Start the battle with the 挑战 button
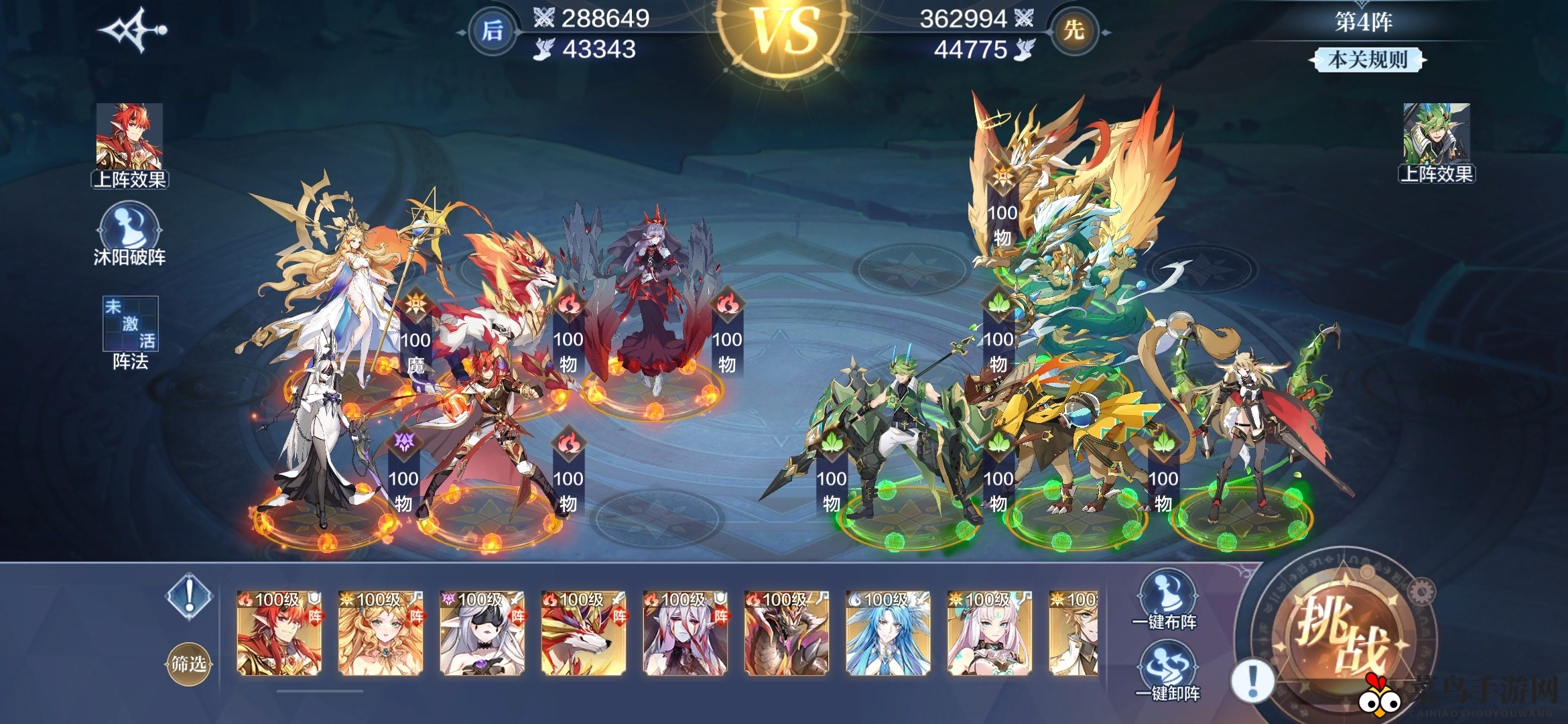 (x=1343, y=632)
